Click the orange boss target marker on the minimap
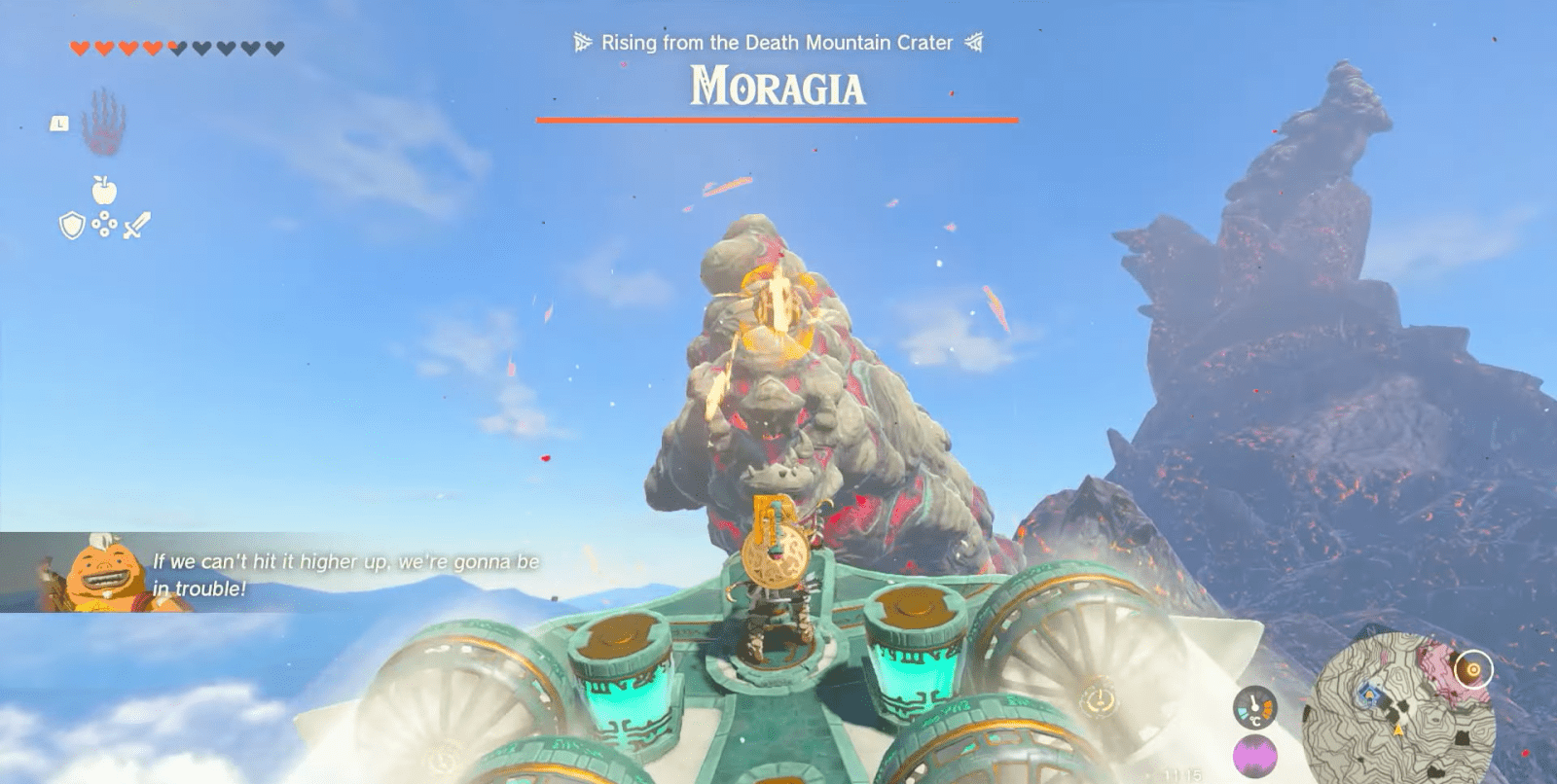This screenshot has width=1557, height=784. [x=1473, y=669]
